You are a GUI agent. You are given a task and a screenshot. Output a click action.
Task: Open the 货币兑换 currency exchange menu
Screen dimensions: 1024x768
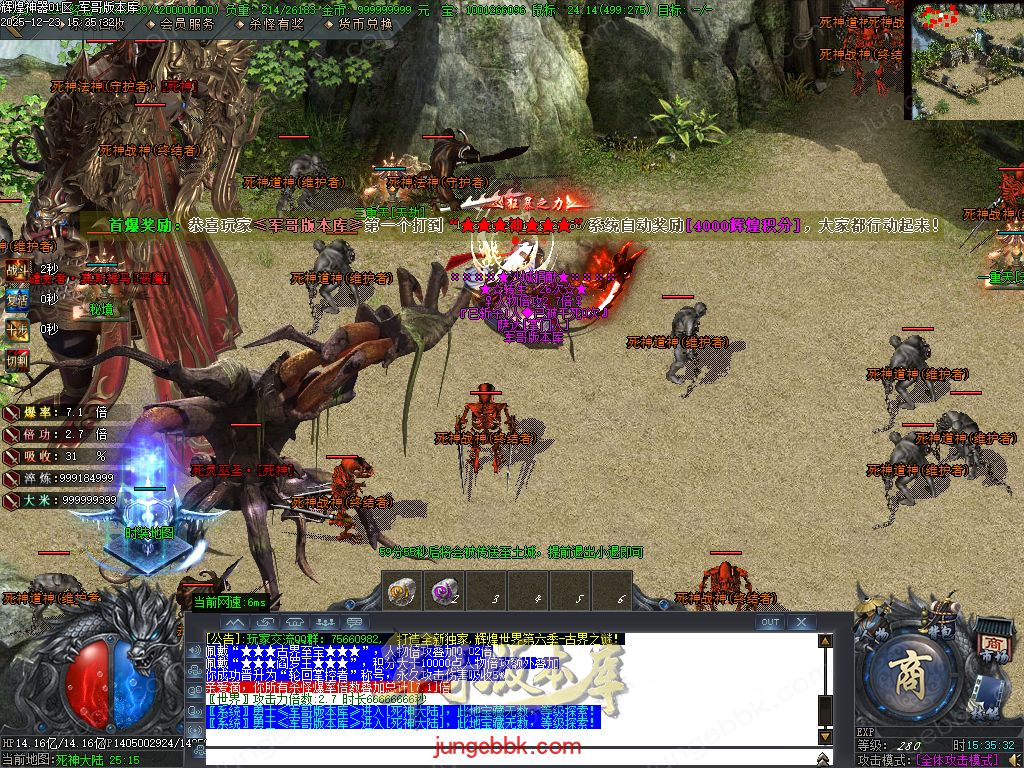357,24
